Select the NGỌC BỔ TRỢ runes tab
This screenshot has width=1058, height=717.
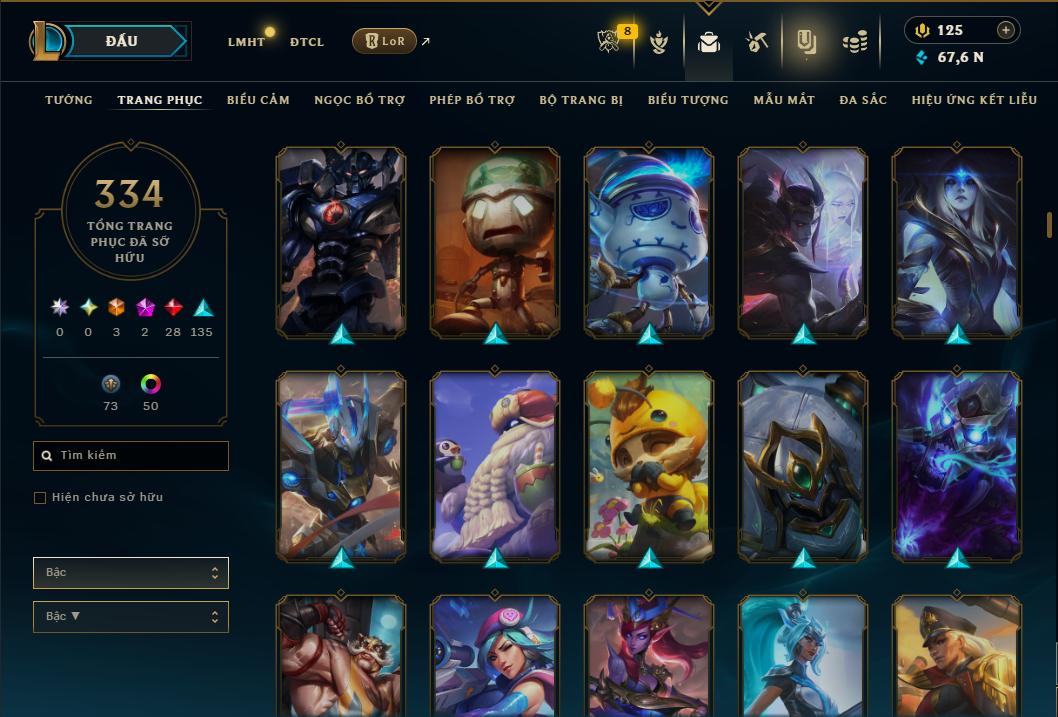point(359,100)
